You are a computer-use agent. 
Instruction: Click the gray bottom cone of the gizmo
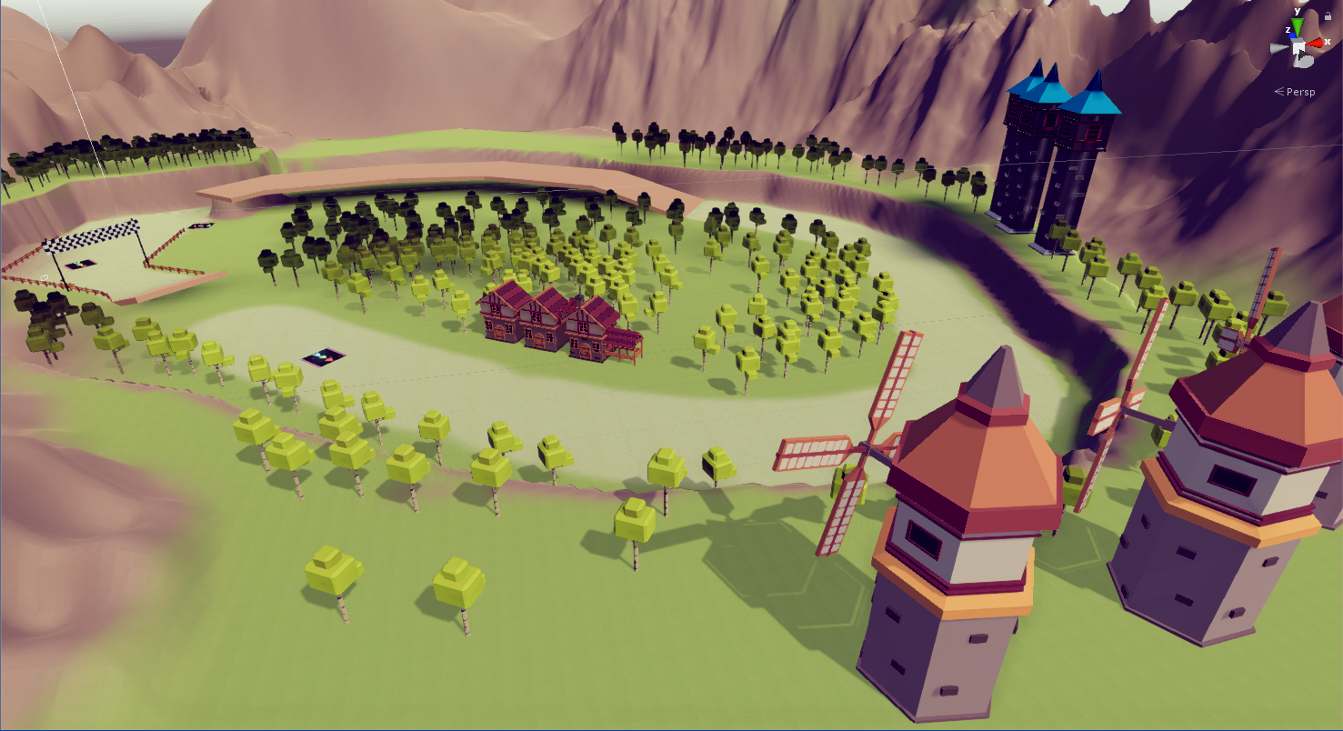click(1303, 62)
